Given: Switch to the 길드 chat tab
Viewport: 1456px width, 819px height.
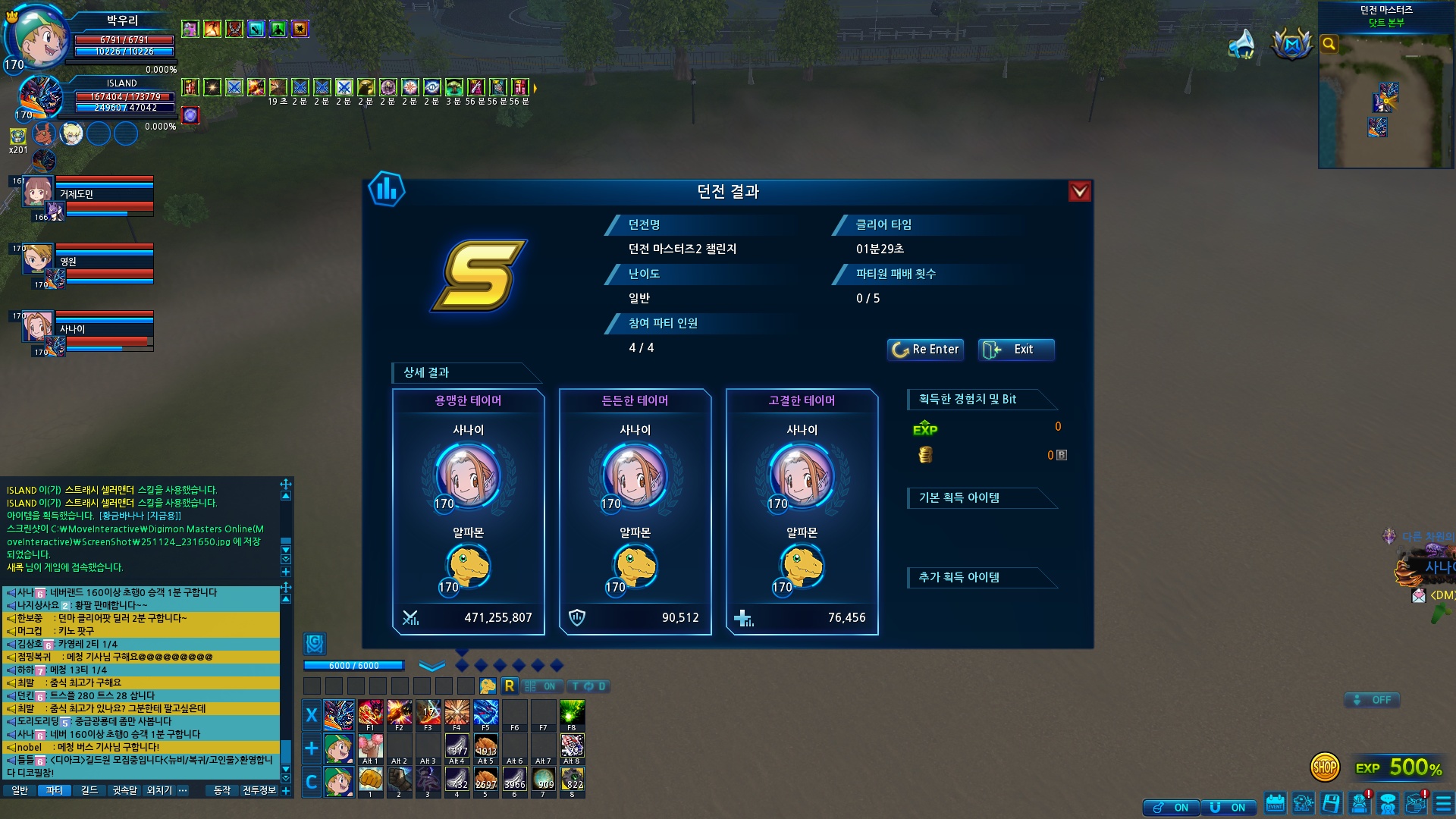Looking at the screenshot, I should click(x=89, y=790).
